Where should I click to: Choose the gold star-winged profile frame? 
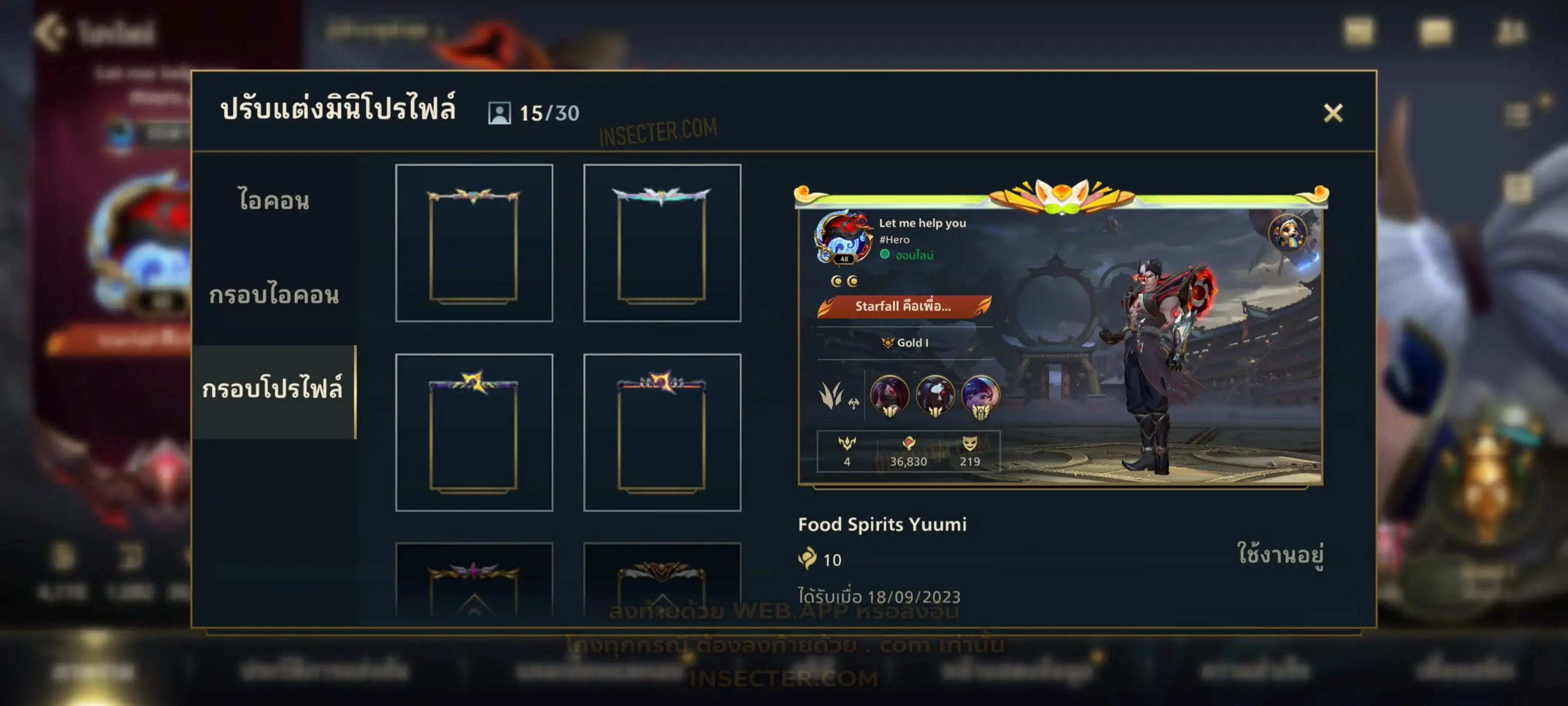pos(473,242)
